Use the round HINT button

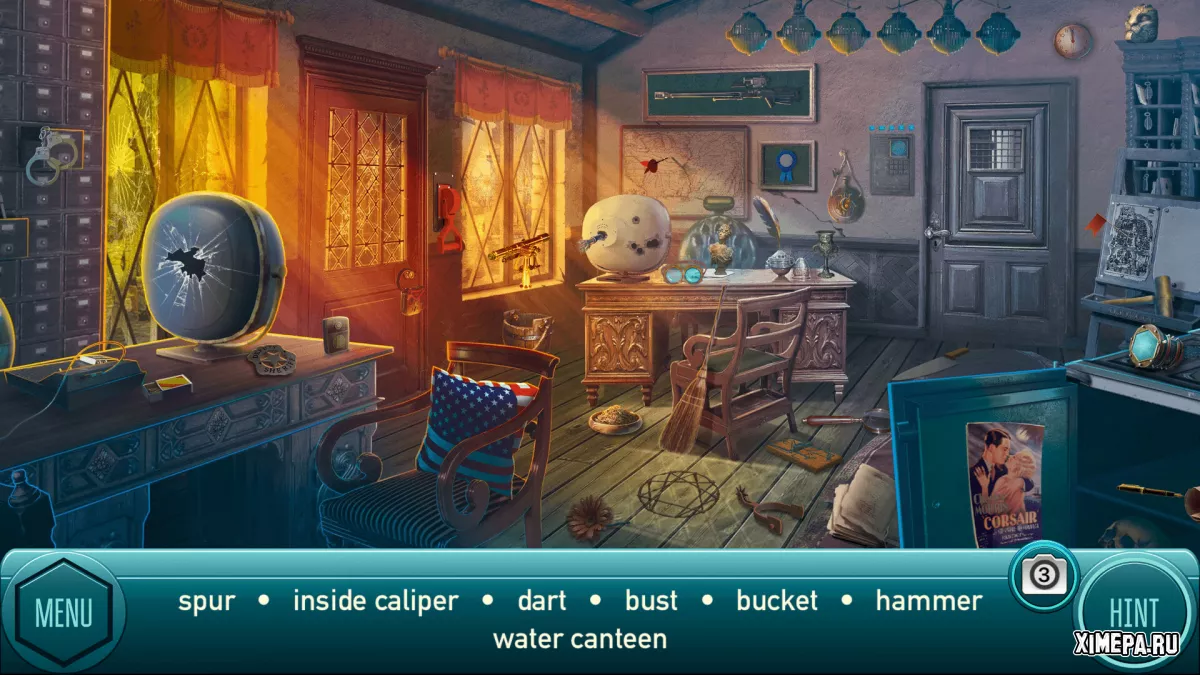(1133, 610)
